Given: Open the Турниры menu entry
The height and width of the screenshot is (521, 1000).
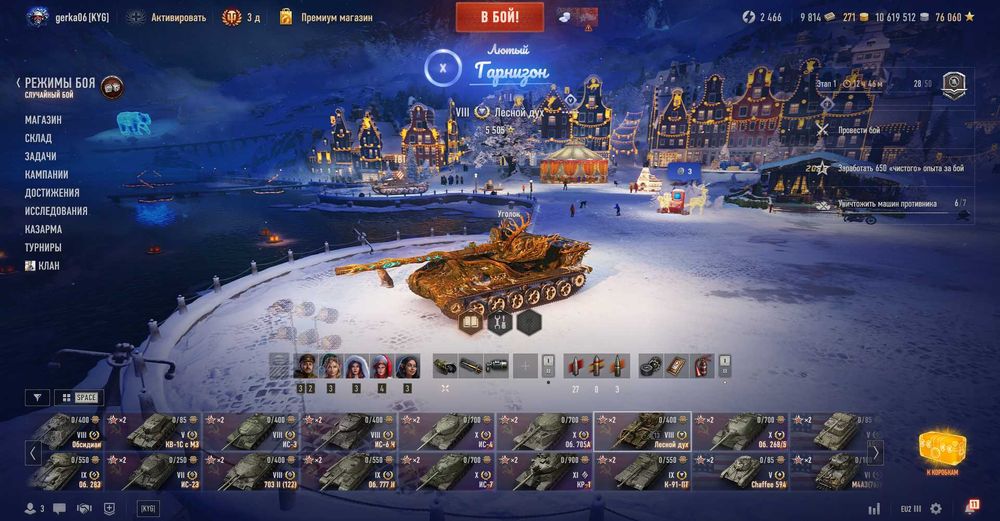Looking at the screenshot, I should point(43,247).
